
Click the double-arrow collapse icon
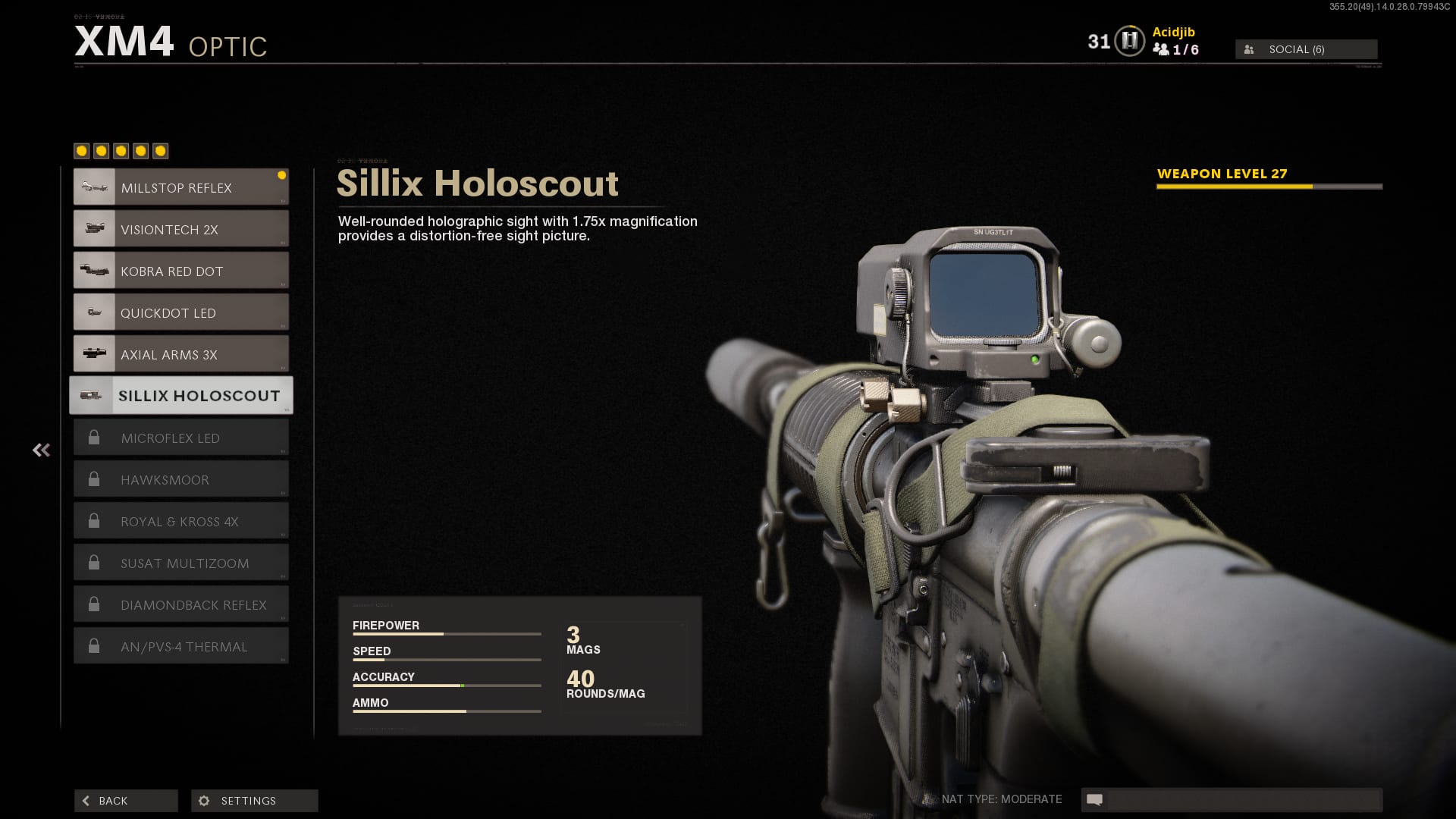41,450
